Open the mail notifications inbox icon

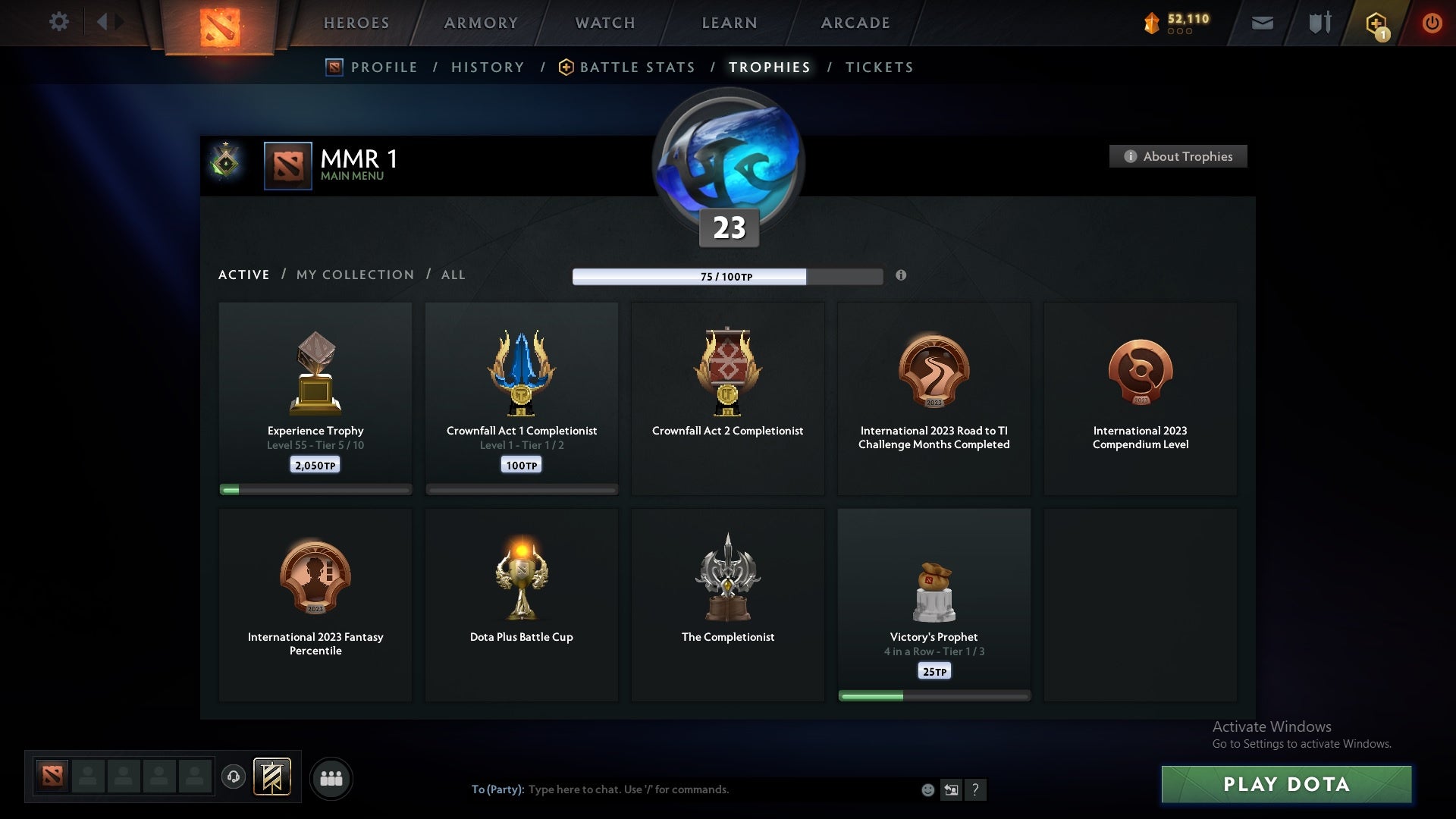click(x=1262, y=23)
